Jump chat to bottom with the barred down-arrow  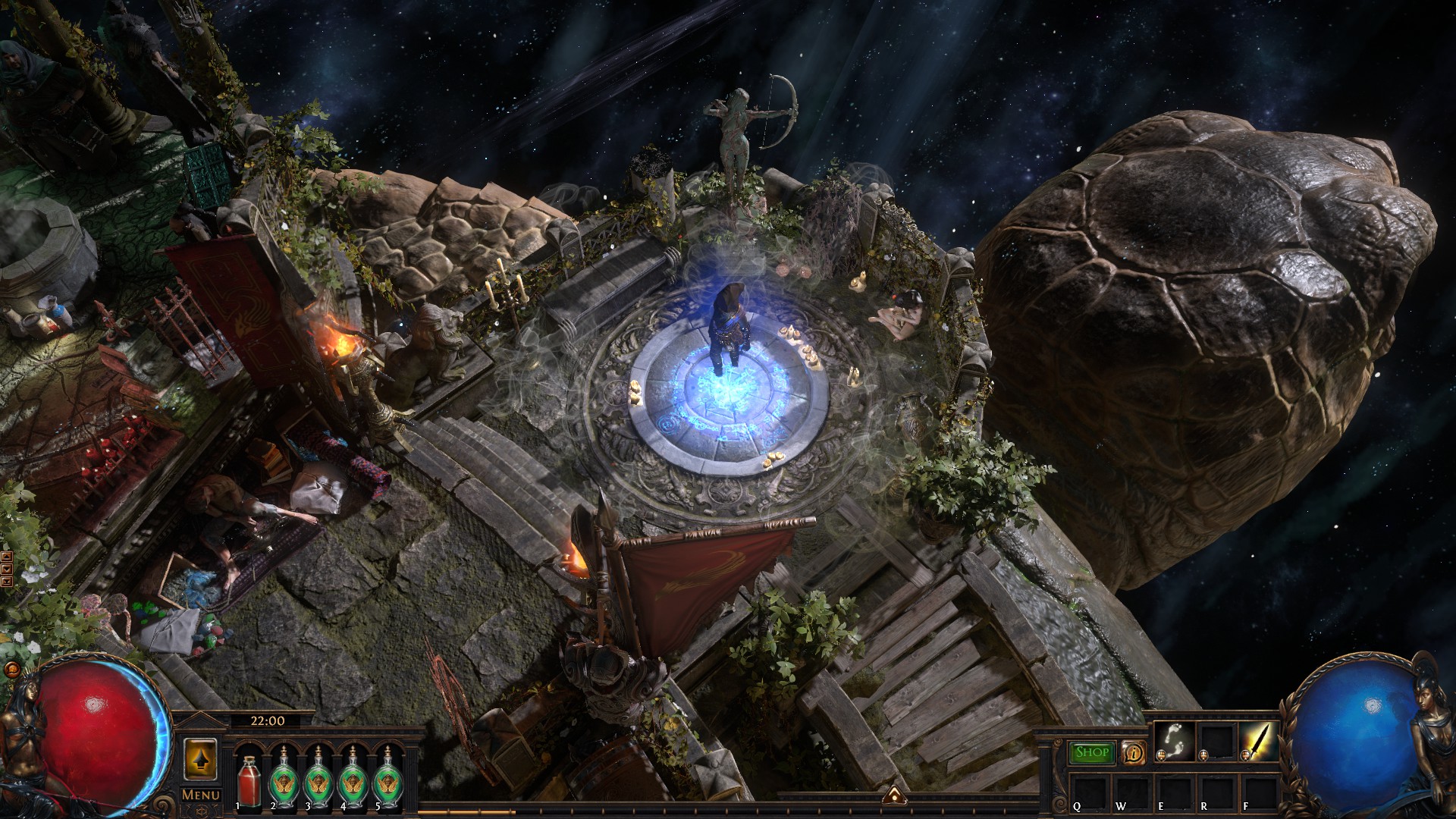[7, 582]
